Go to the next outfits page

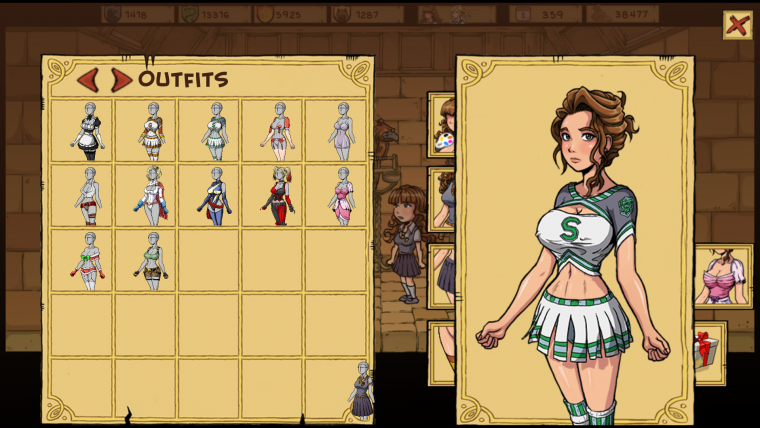pos(121,80)
